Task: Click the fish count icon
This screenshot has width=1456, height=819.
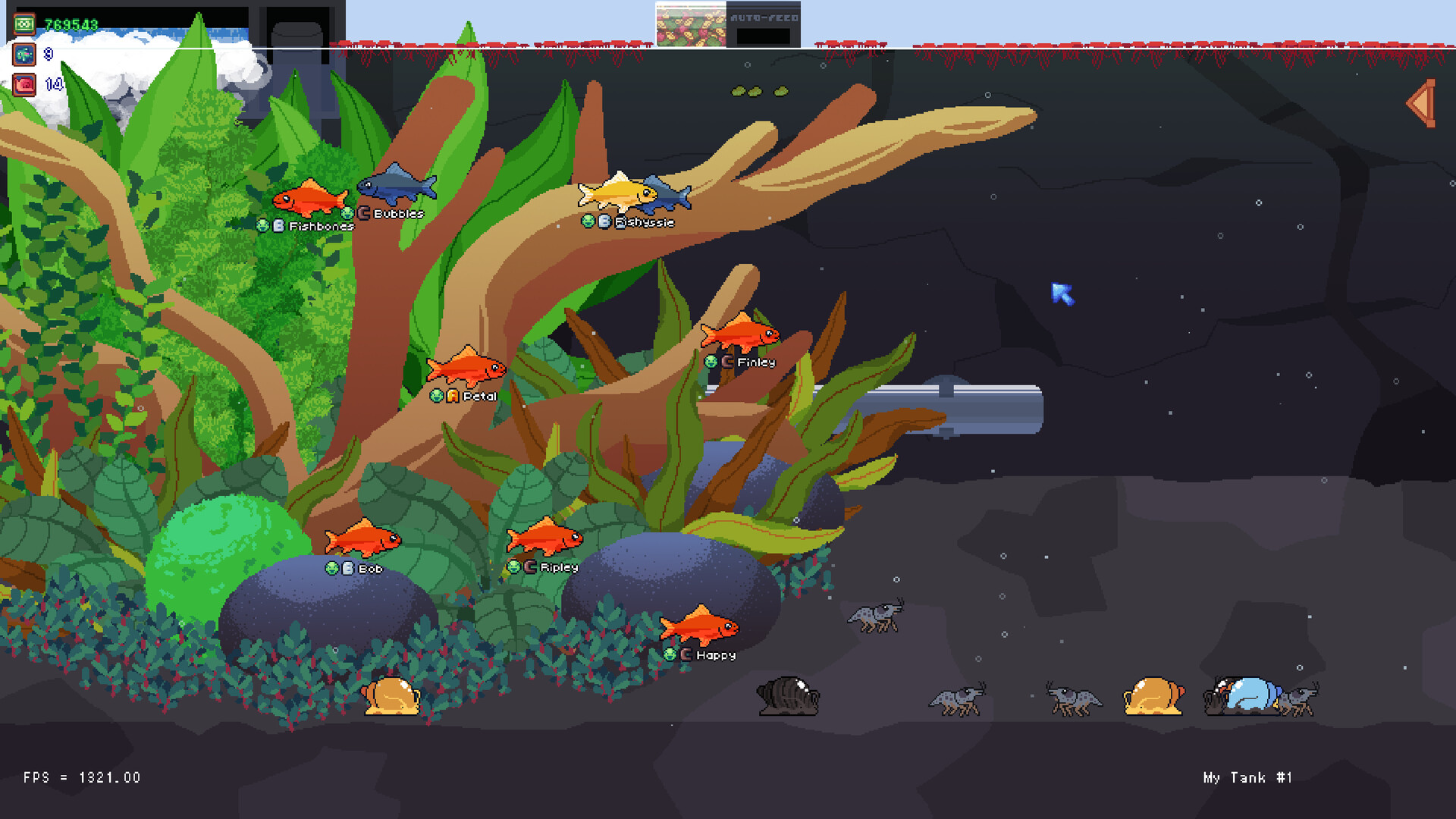Action: [24, 54]
